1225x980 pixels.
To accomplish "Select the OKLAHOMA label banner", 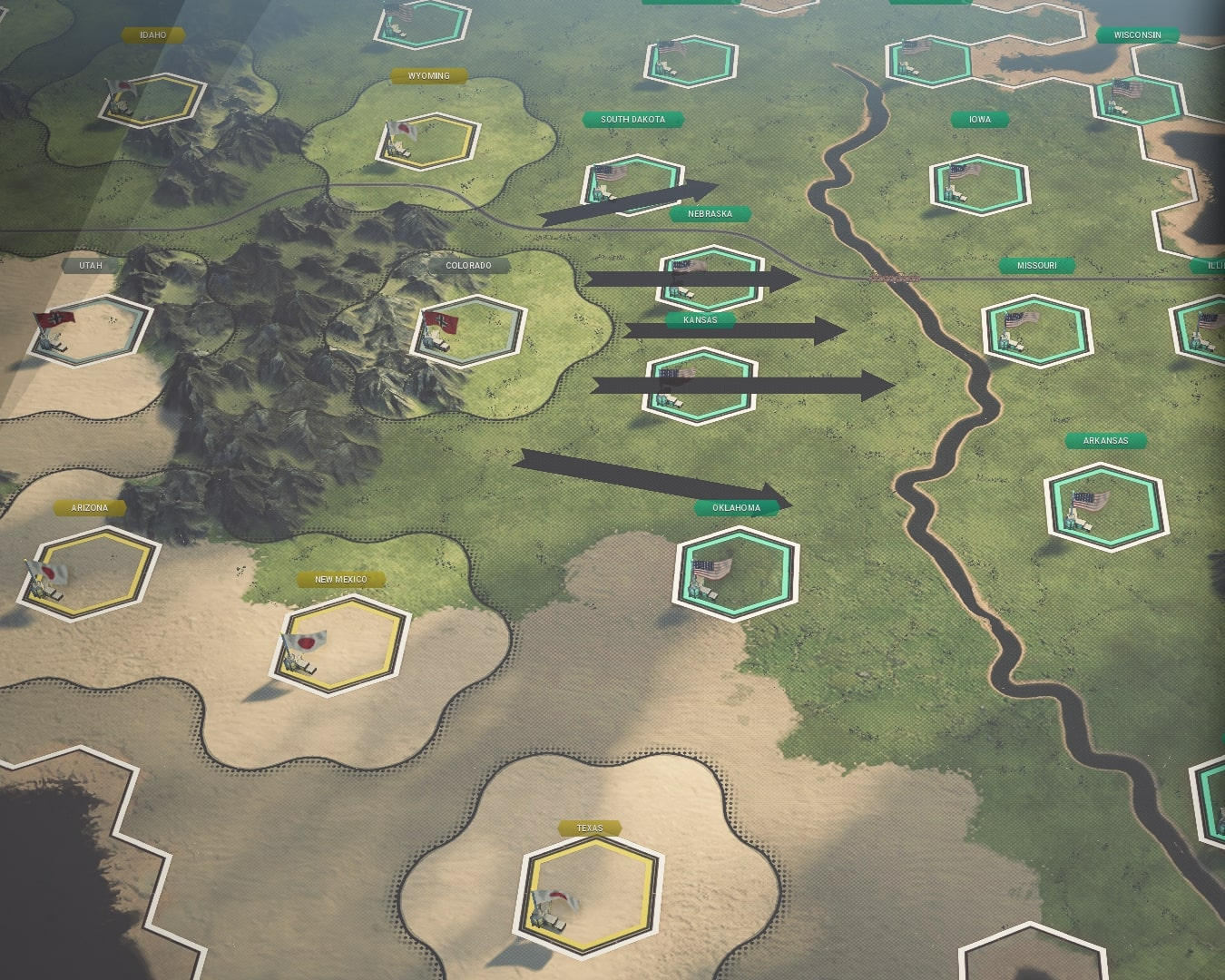I will [737, 507].
